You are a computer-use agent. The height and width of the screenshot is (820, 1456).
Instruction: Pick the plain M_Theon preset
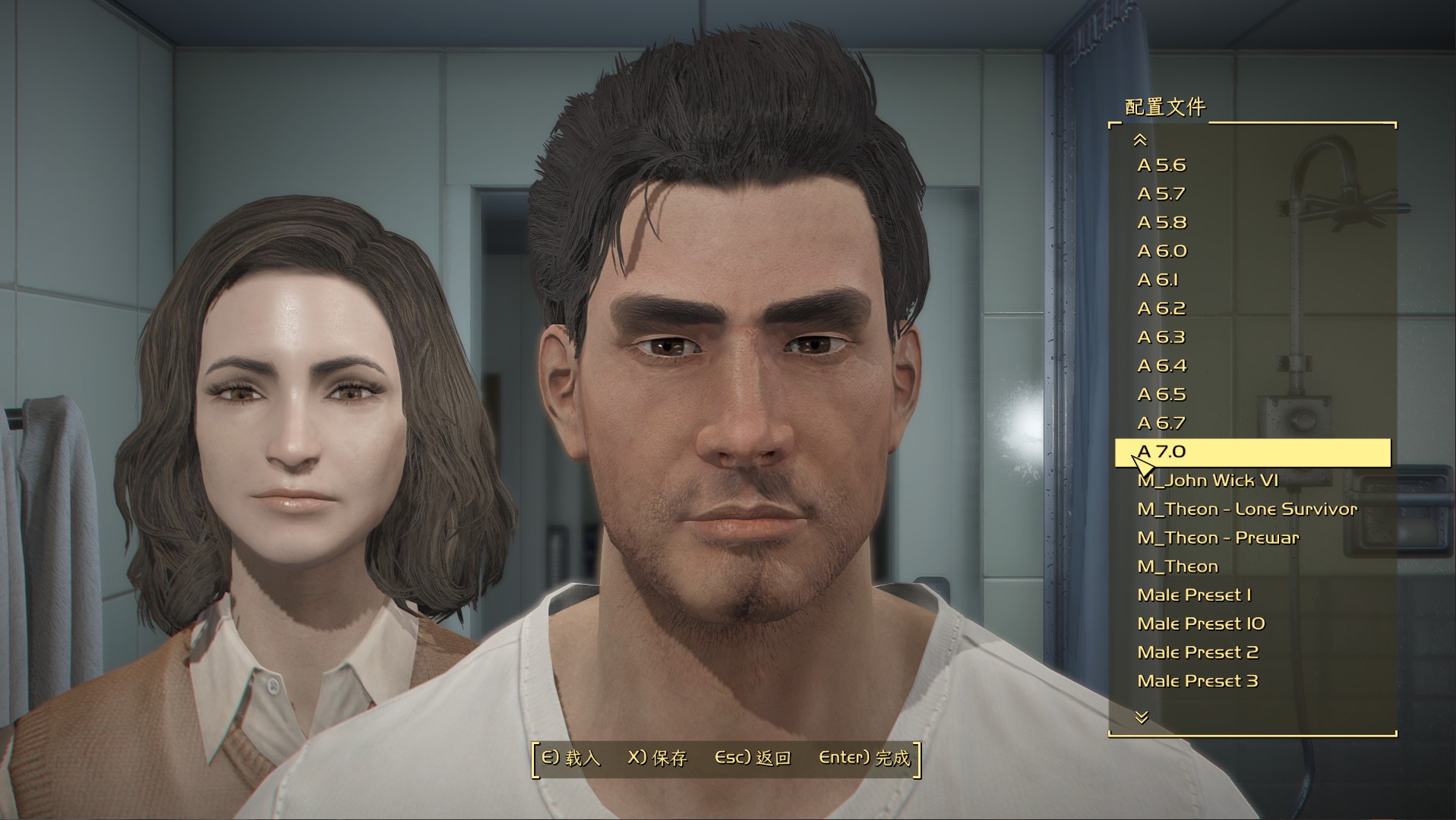1177,566
